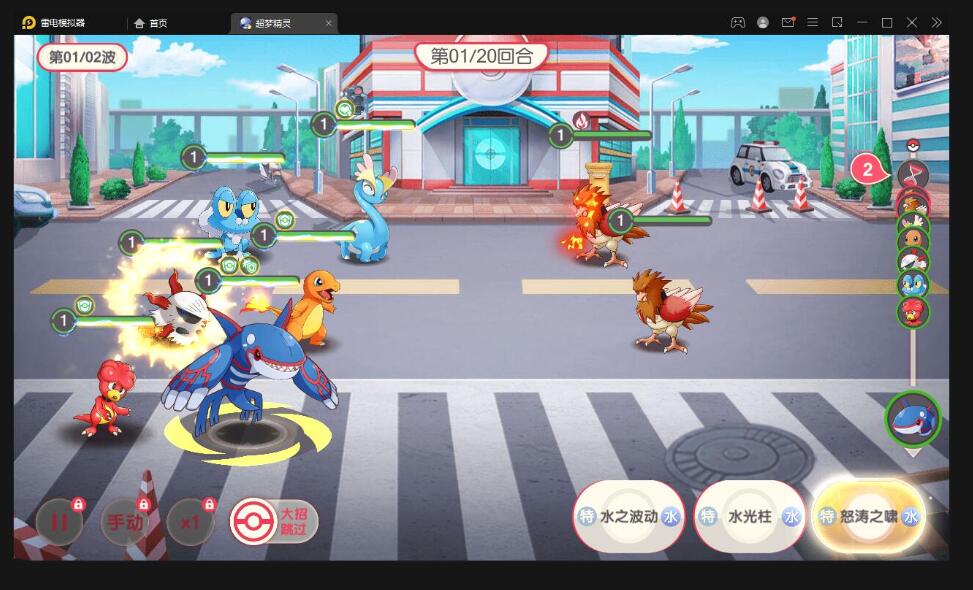Select Kyogre's large turn-order portrait
This screenshot has width=973, height=590.
912,418
